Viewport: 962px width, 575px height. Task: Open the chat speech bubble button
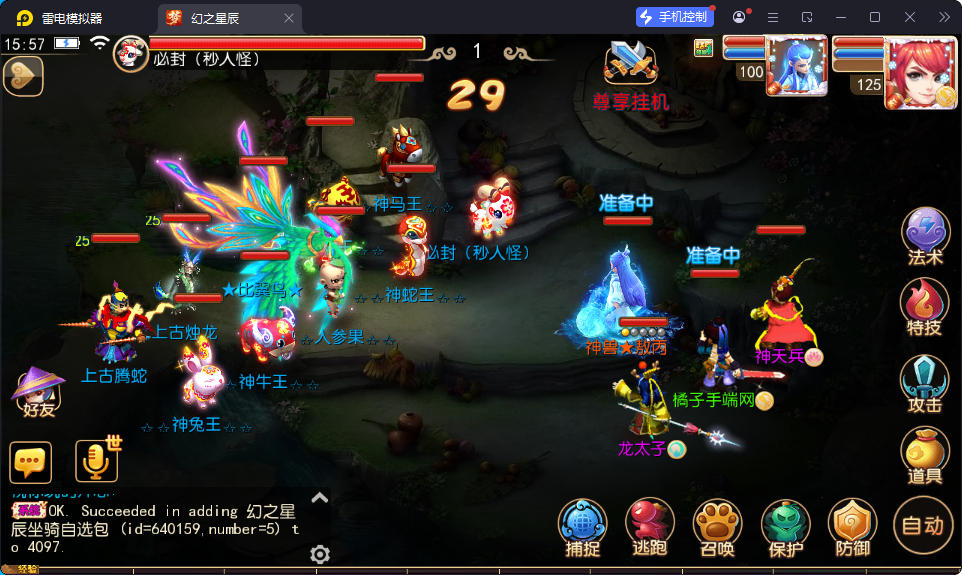coord(31,462)
